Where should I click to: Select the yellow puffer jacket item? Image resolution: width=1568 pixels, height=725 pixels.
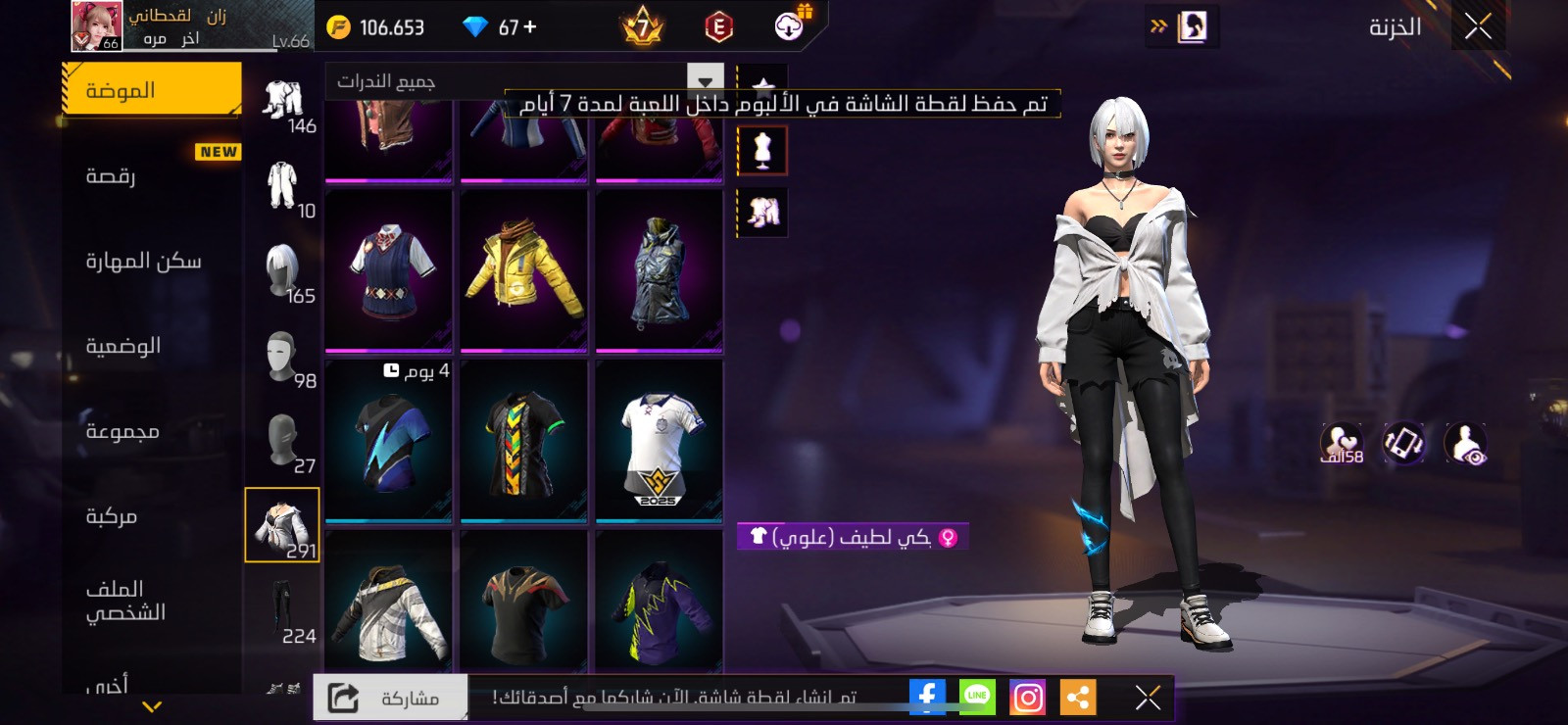pos(524,270)
